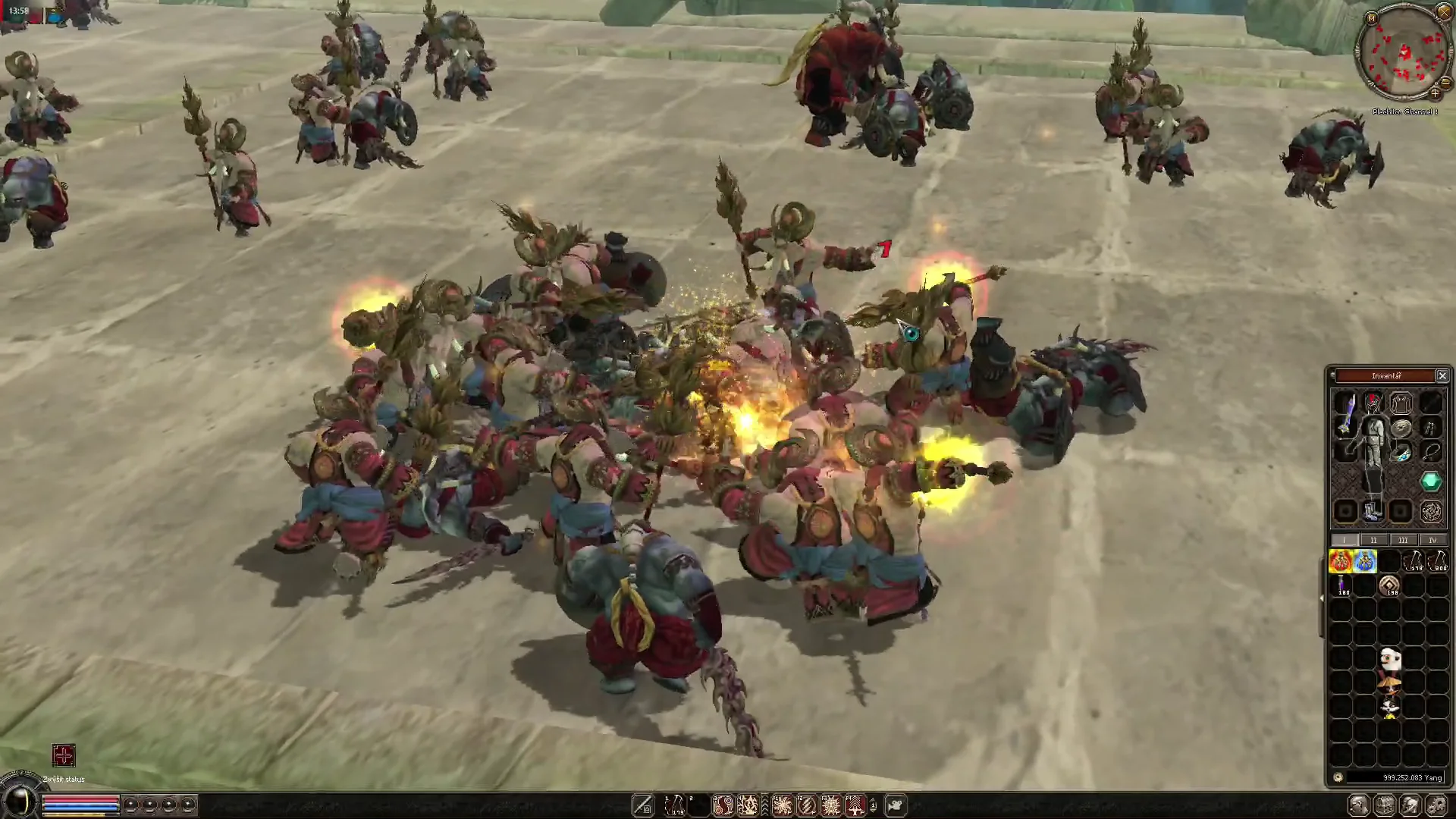Click the green gem equipment slot

[x=1431, y=481]
